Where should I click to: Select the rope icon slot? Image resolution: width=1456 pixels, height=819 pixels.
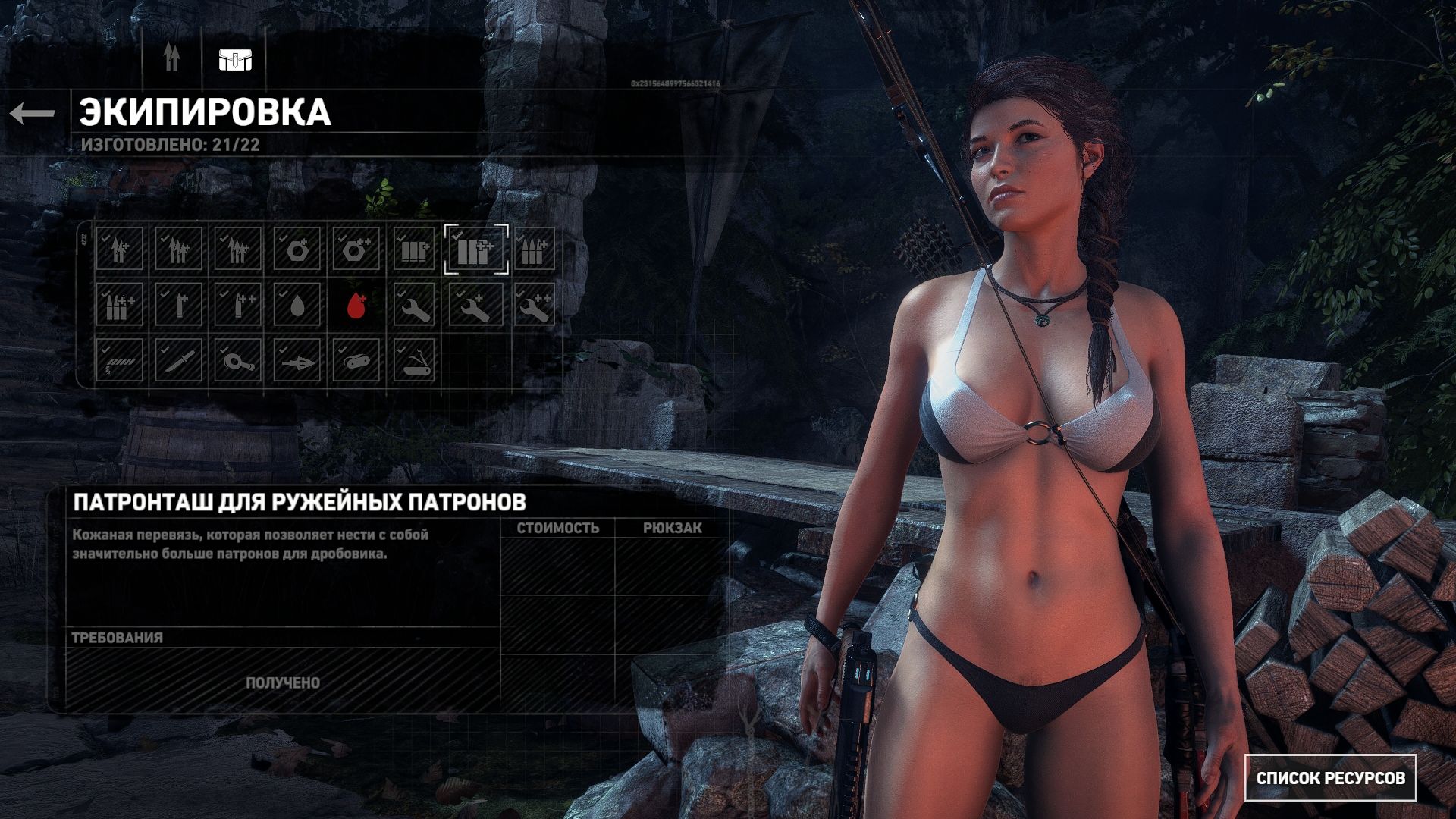(119, 360)
